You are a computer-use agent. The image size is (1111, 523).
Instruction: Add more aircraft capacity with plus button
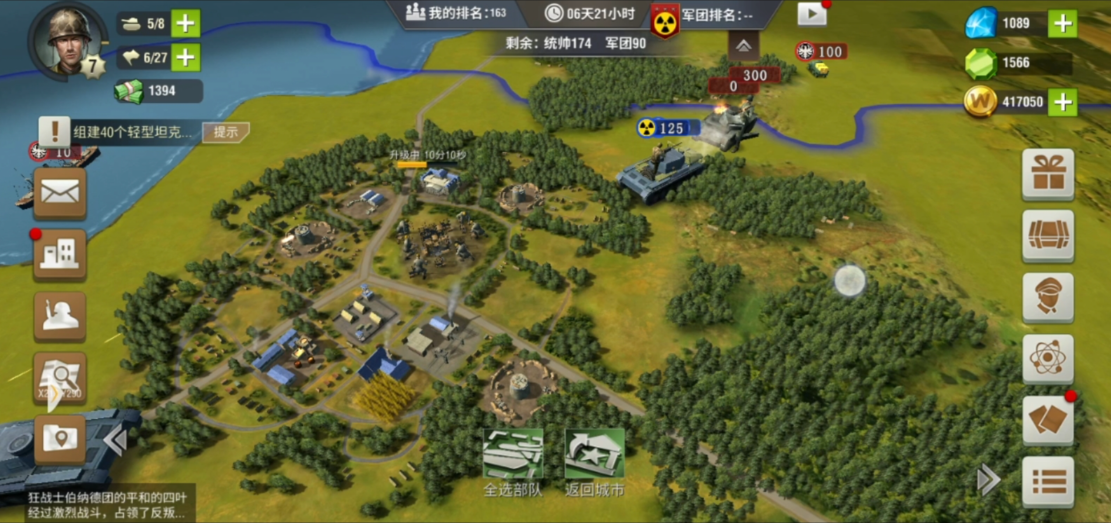[x=186, y=57]
